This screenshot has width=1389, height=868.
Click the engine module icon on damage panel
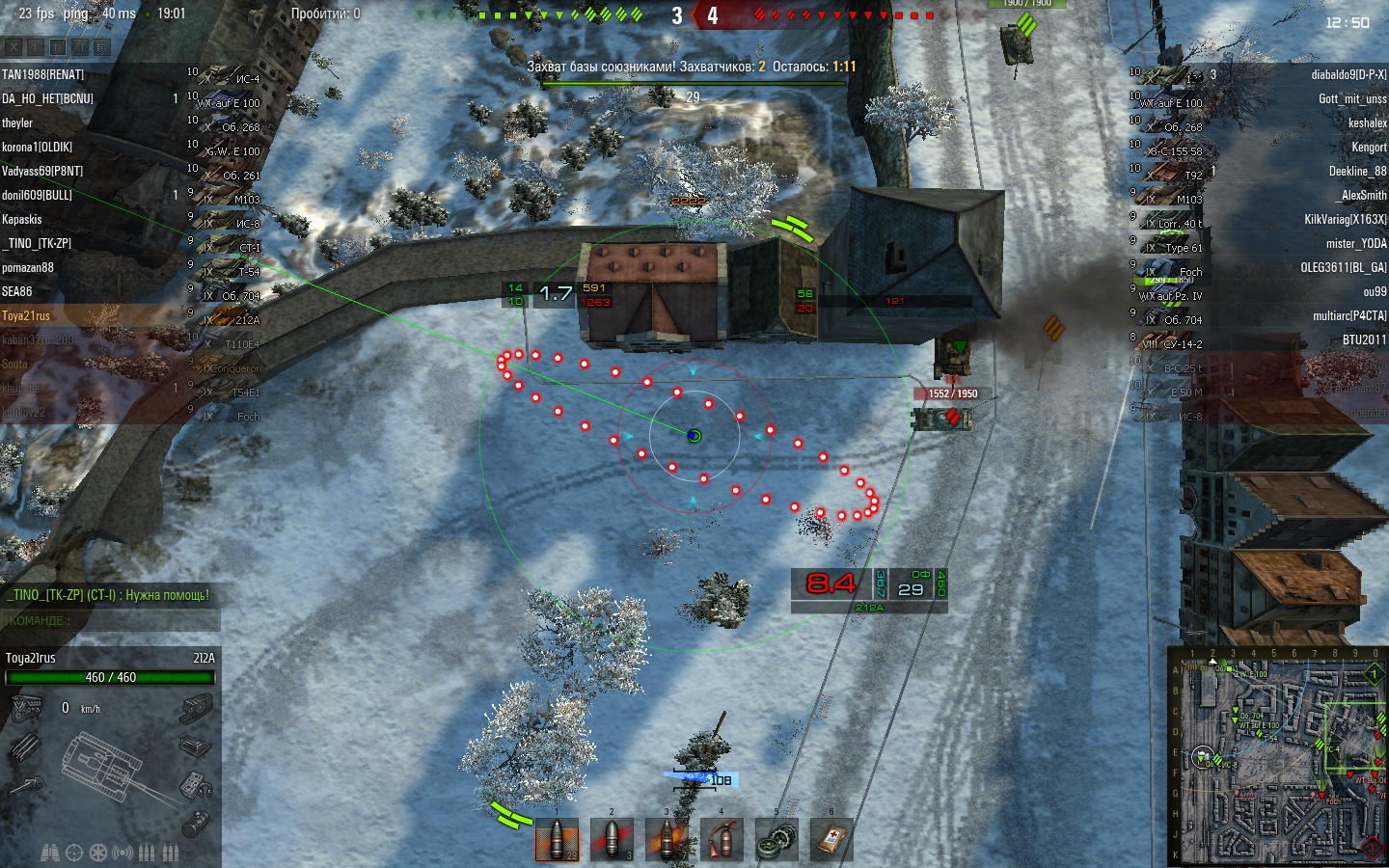pos(26,710)
